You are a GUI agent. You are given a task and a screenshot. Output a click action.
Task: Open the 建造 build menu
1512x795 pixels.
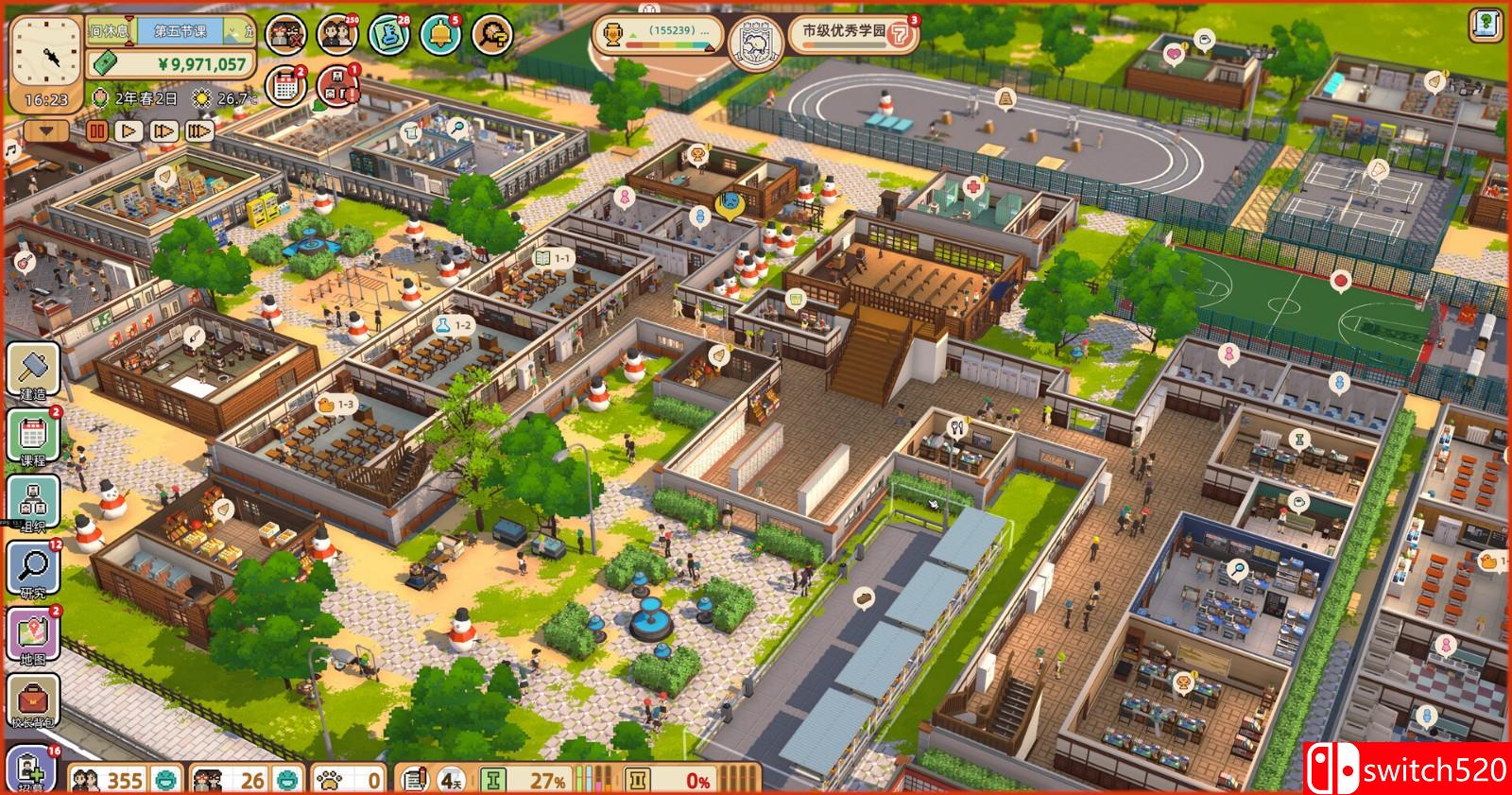coord(34,370)
